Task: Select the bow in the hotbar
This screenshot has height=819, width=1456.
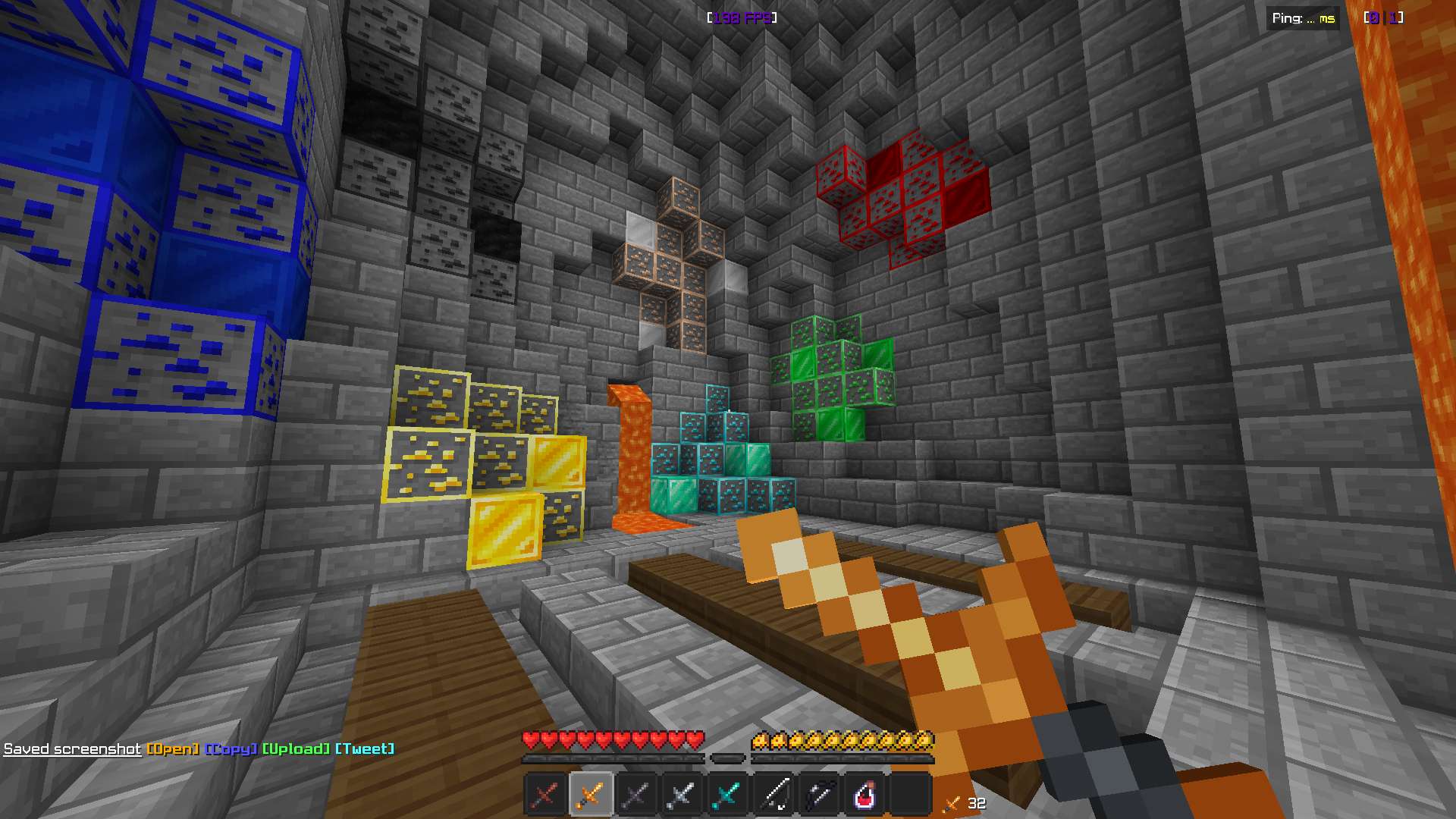Action: (x=819, y=794)
